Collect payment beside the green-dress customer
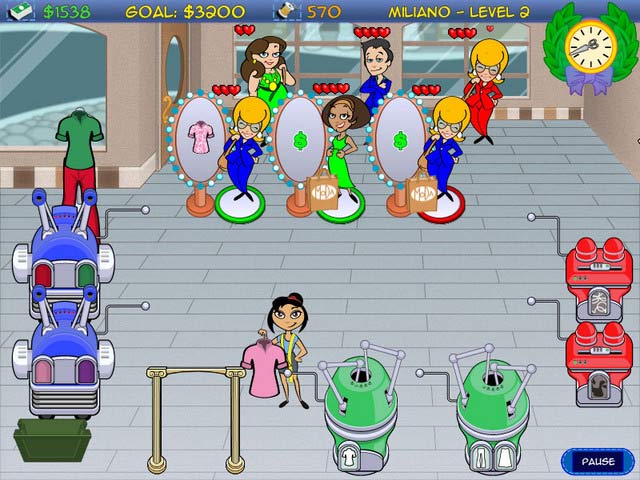This screenshot has height=480, width=640. [x=300, y=140]
